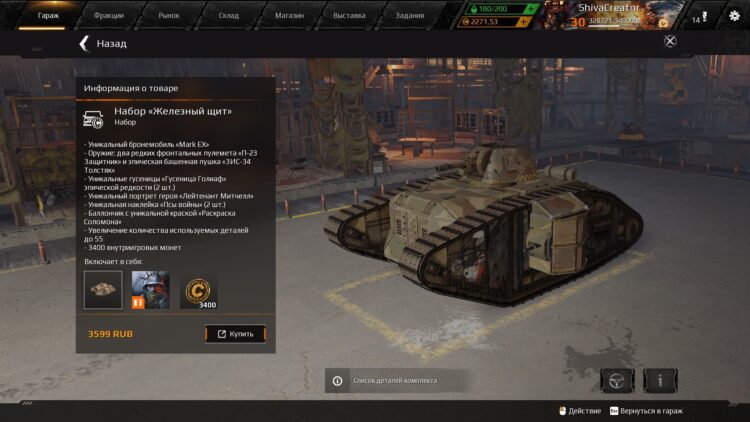The width and height of the screenshot is (750, 422).
Task: Add coins with the orange plus button
Action: coord(530,21)
